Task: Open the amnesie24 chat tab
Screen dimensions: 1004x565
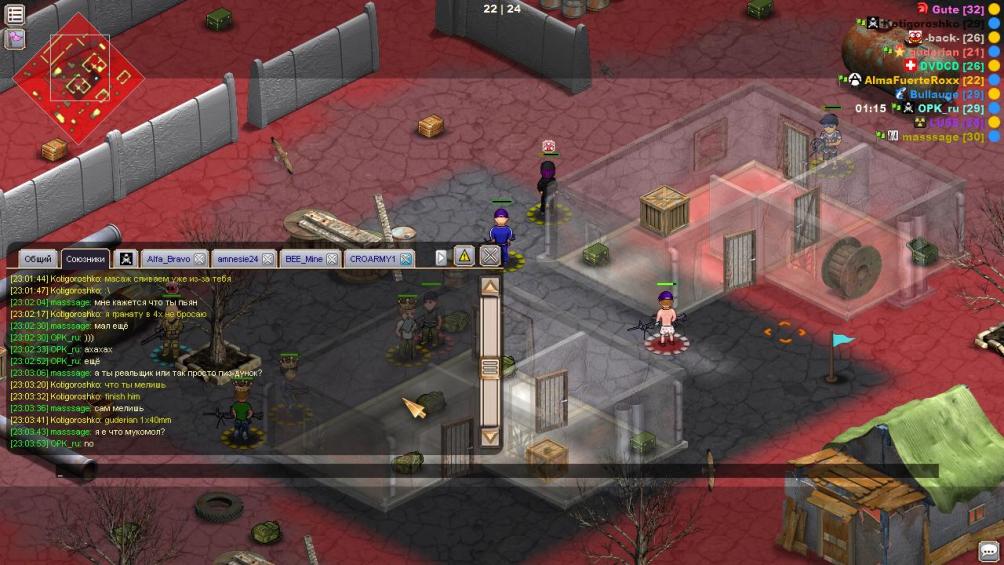Action: 237,259
